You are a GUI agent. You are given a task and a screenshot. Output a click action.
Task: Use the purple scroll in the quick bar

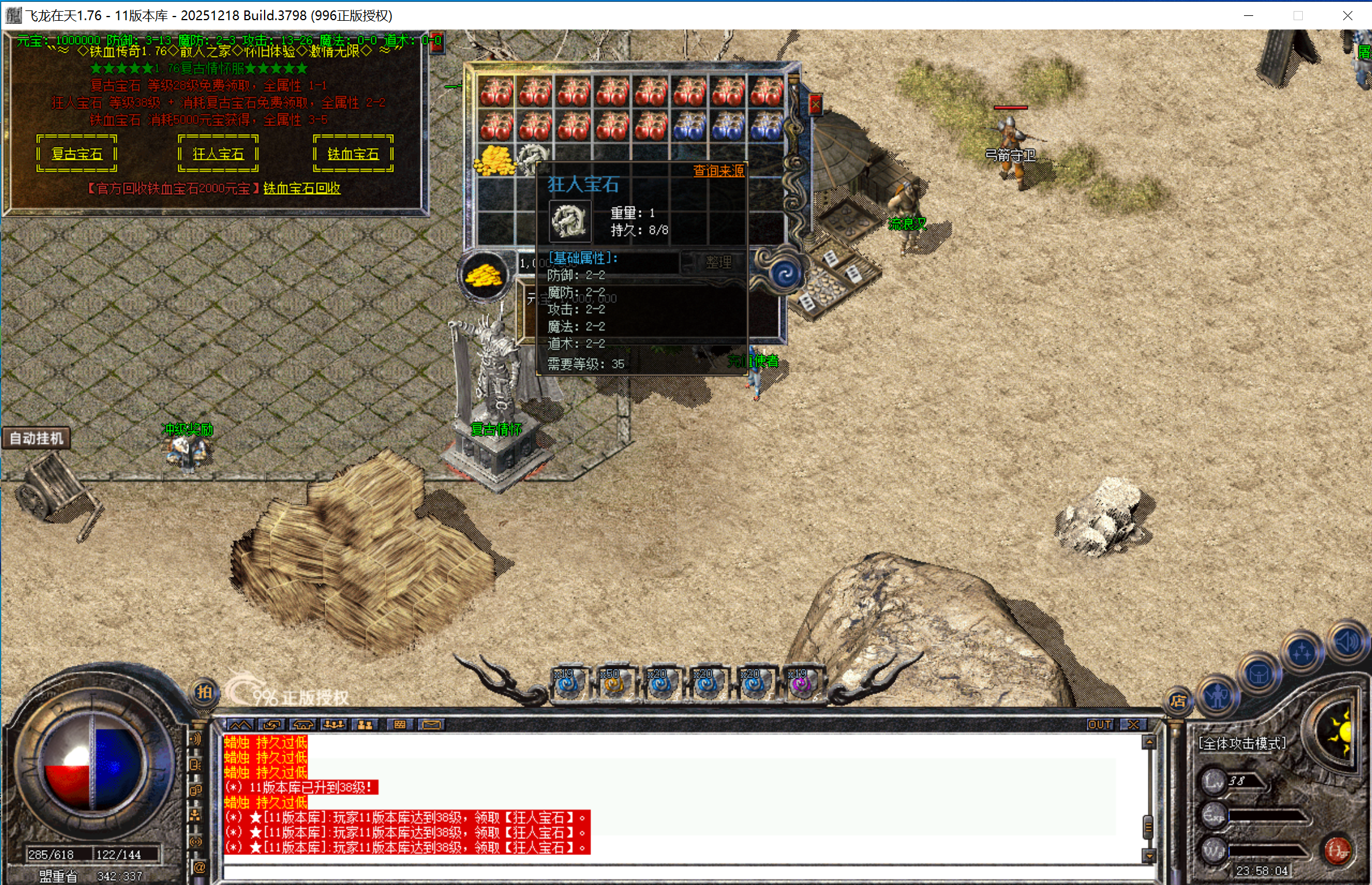pyautogui.click(x=801, y=684)
